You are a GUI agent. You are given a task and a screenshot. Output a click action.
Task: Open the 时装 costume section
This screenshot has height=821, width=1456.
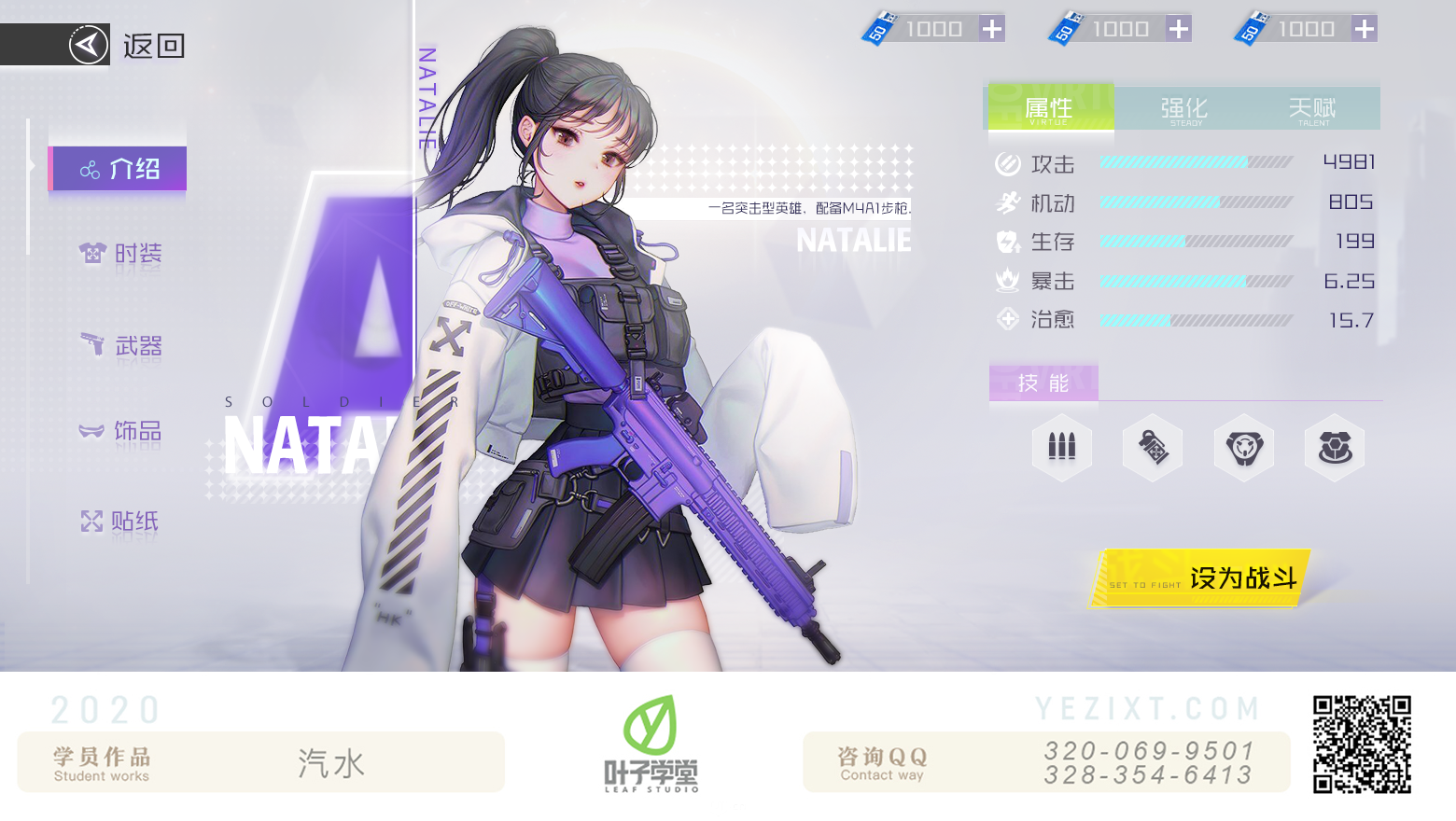[121, 253]
